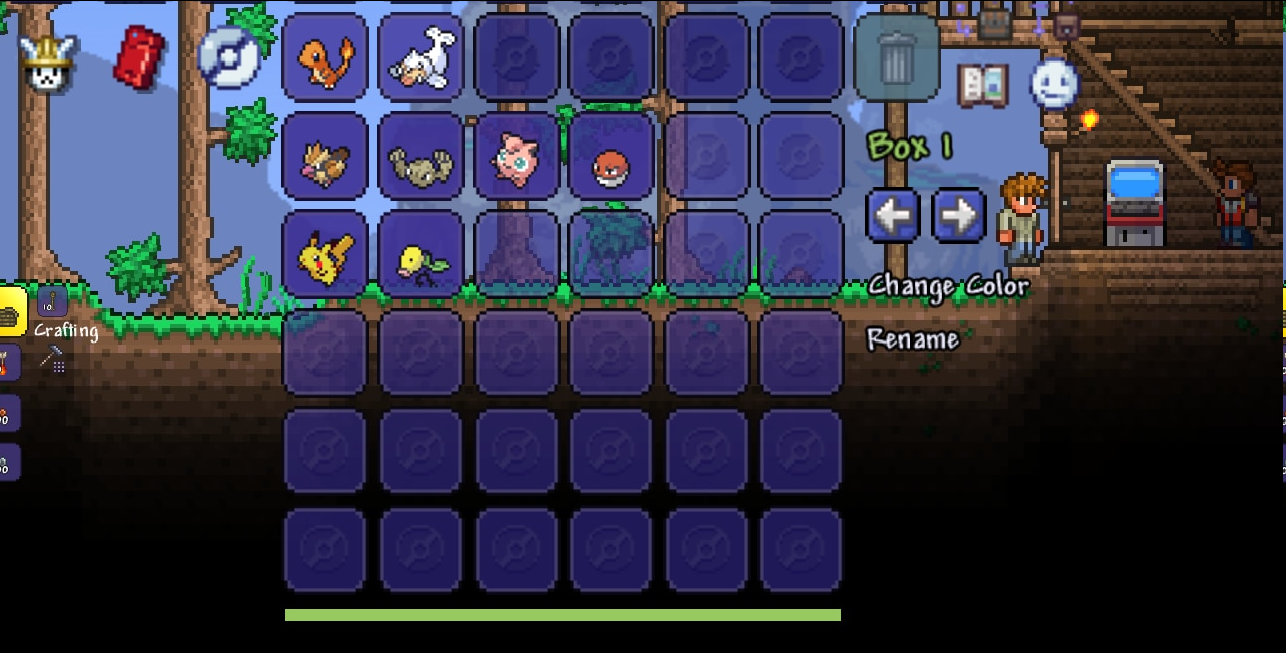Select the Charmander box slot
1286x653 pixels.
point(325,58)
